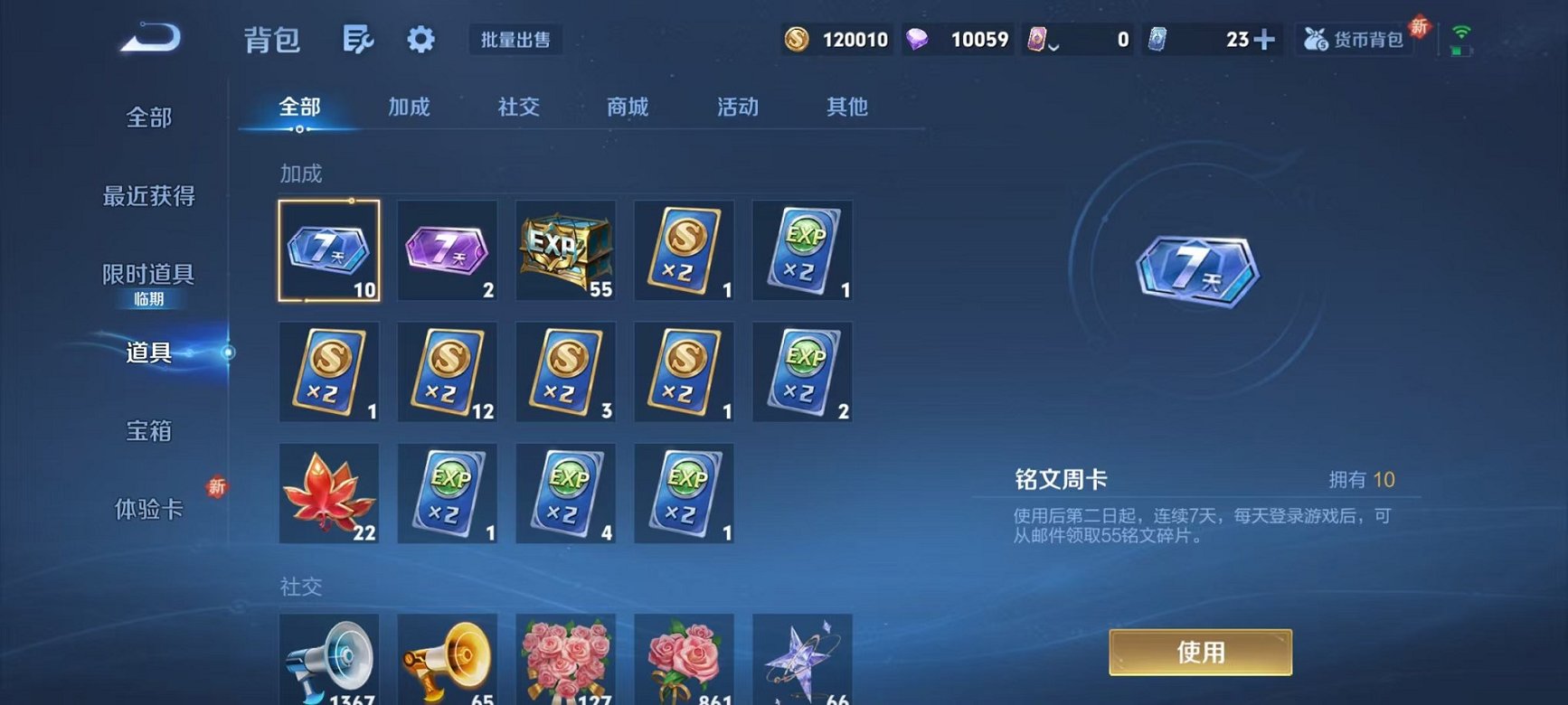Click the sell/record note icon beside 背包
This screenshot has height=705, width=1568.
click(358, 39)
